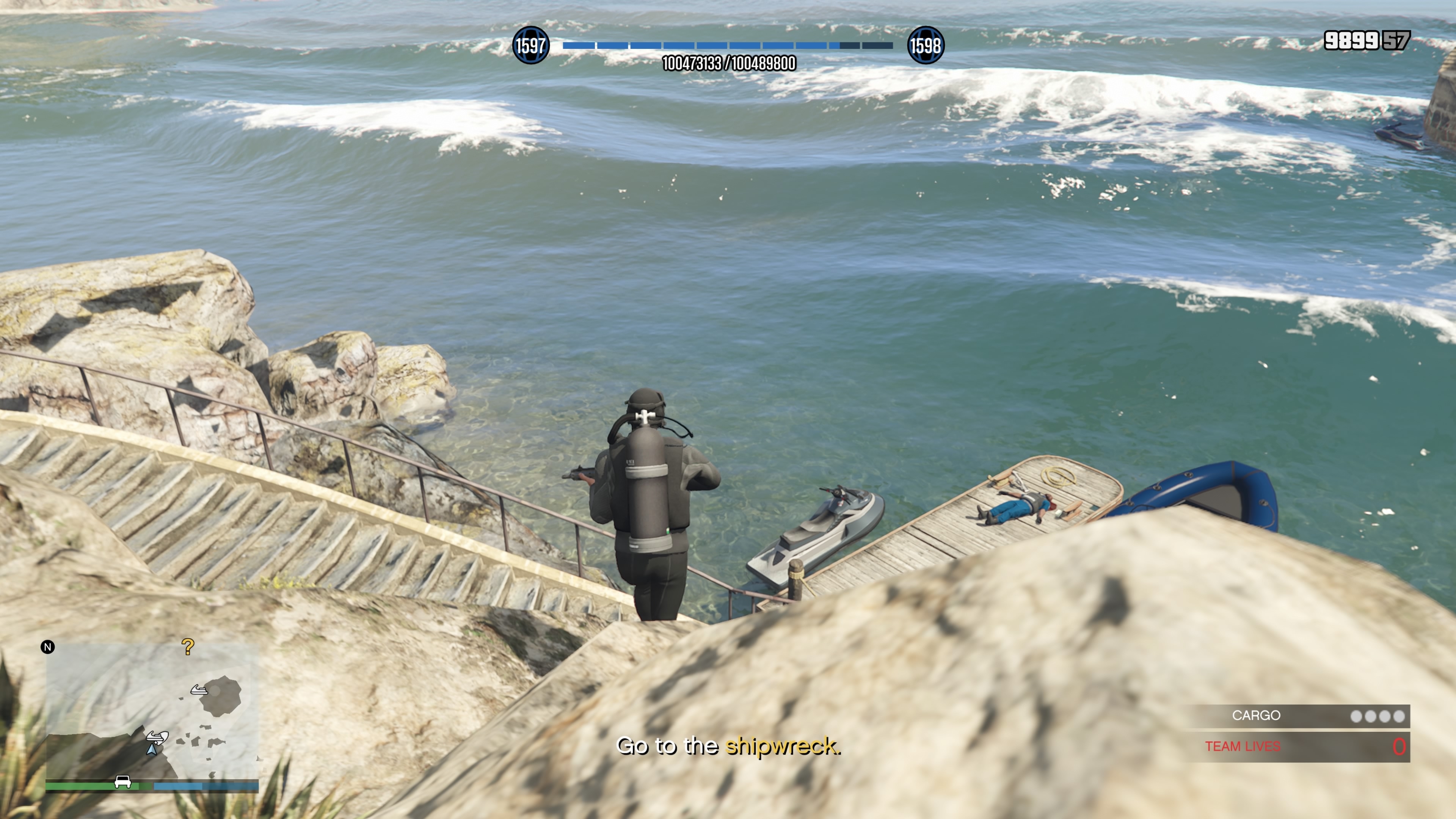Screen dimensions: 1456x819
Task: Click the next rank 1598 badge
Action: (x=925, y=45)
